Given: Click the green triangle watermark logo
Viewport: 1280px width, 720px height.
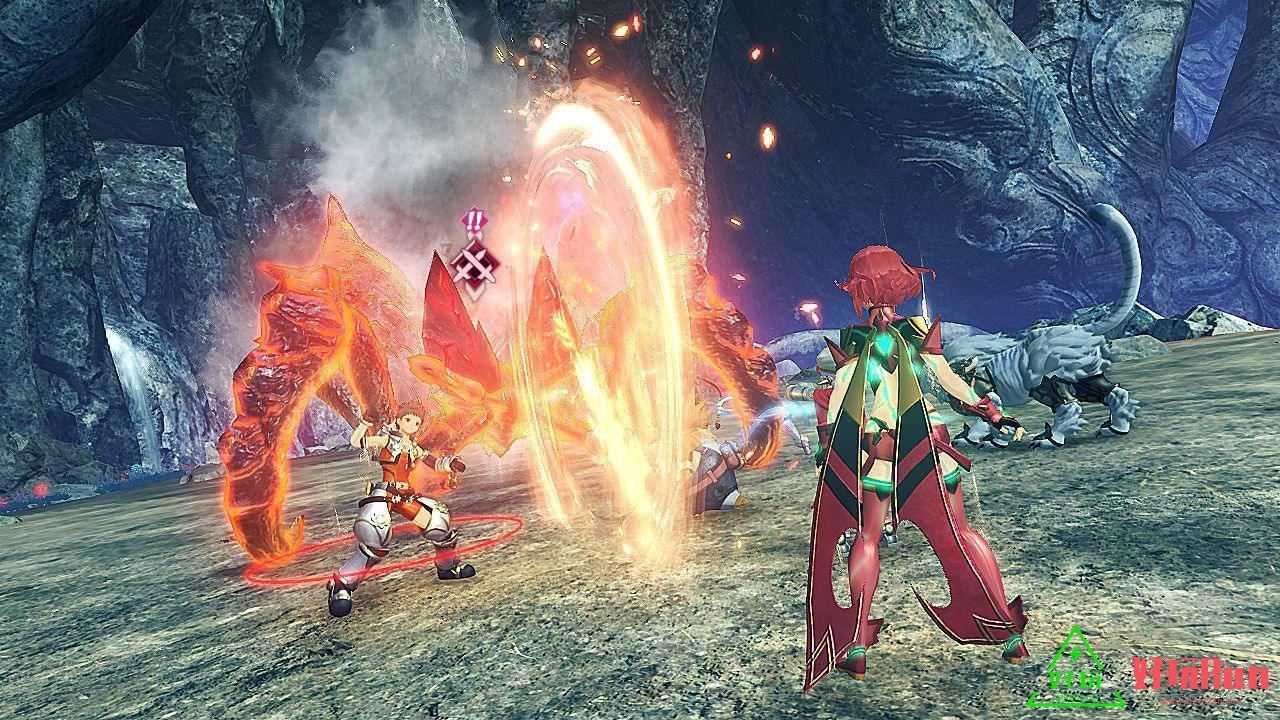Looking at the screenshot, I should (x=1076, y=669).
